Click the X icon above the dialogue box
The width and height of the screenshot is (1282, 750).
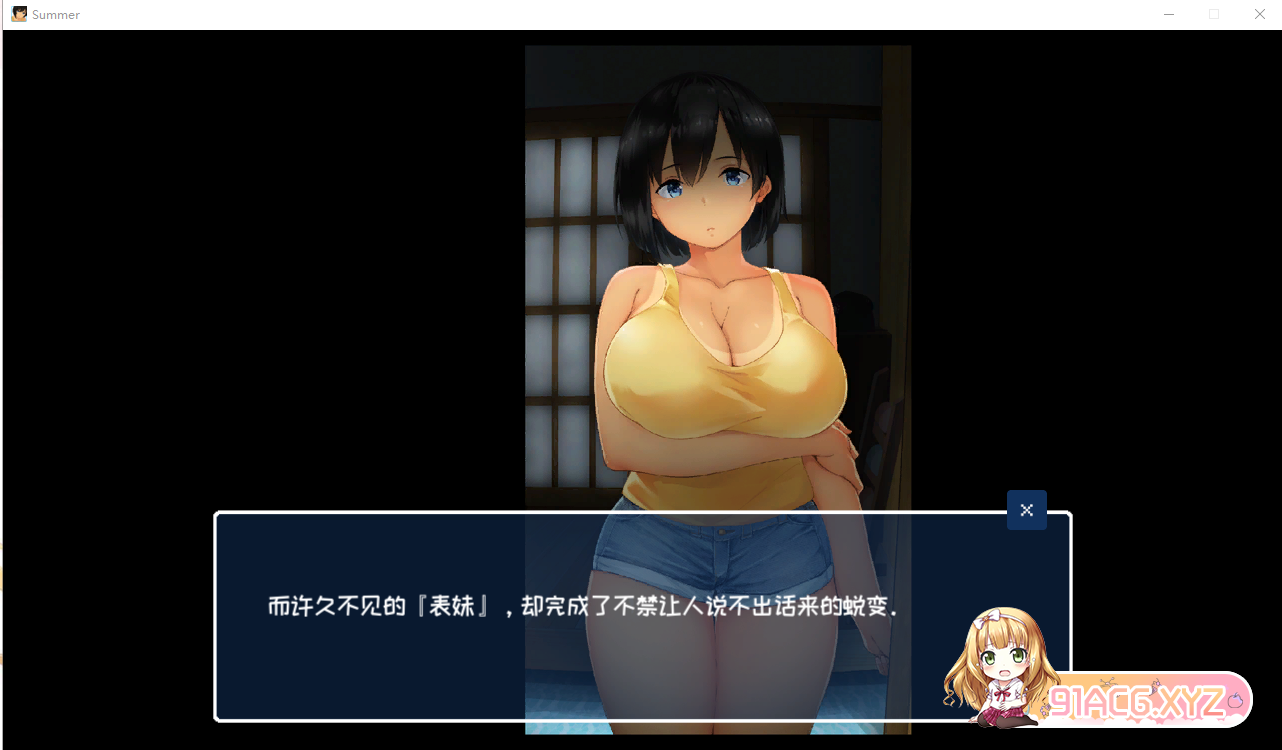click(x=1026, y=510)
